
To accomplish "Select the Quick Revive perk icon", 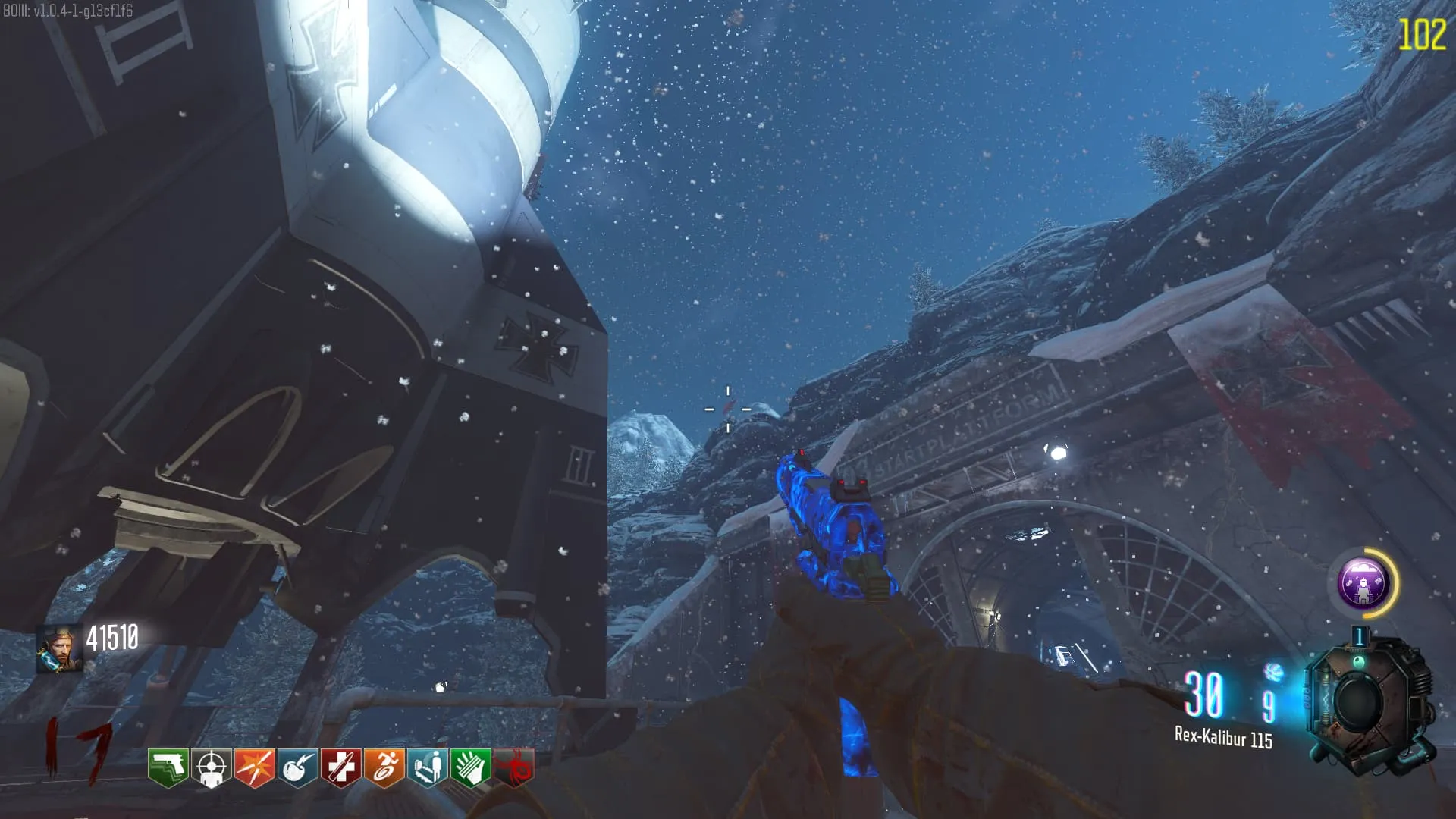I will point(428,767).
